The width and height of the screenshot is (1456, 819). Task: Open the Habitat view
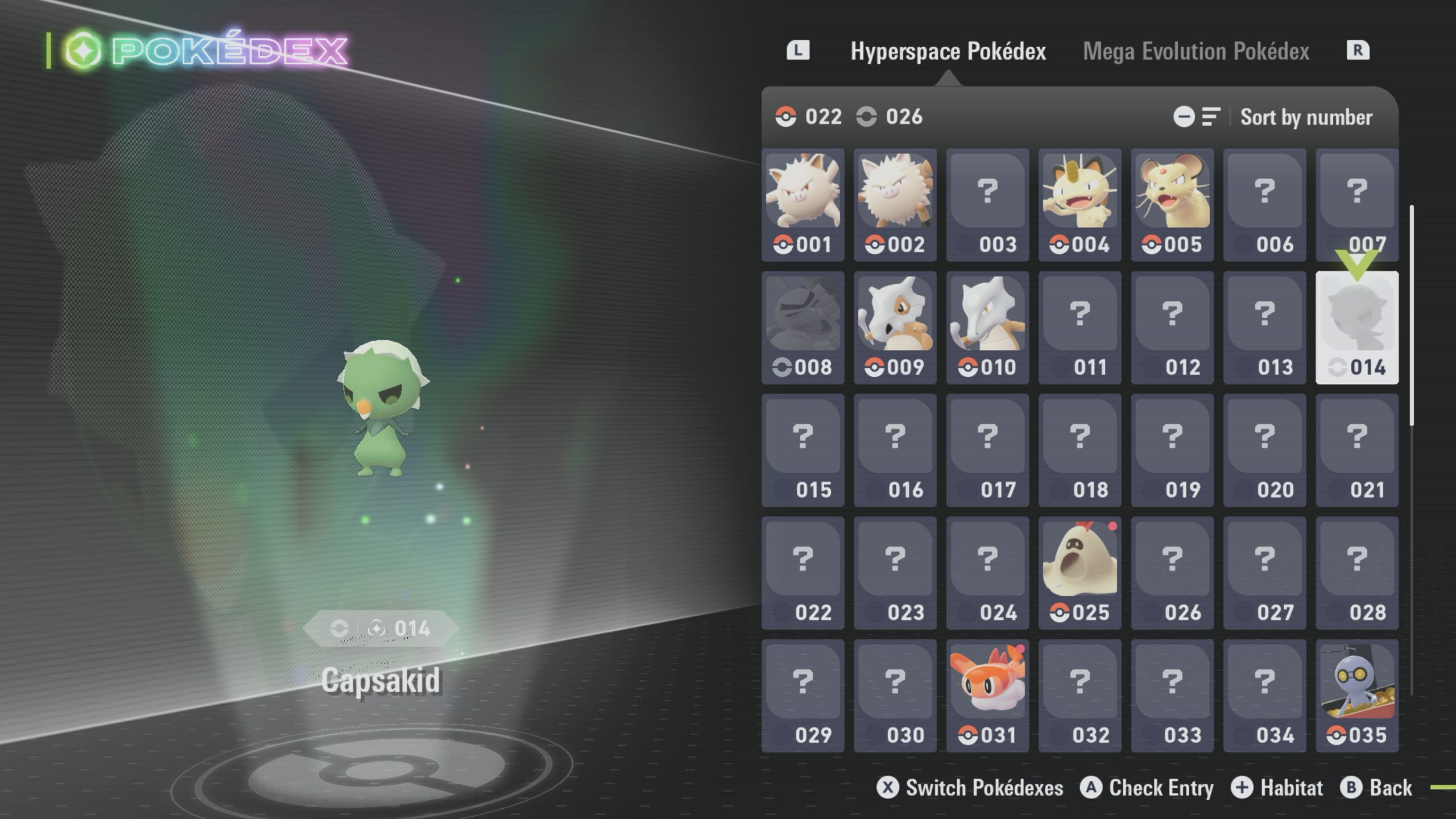1277,788
